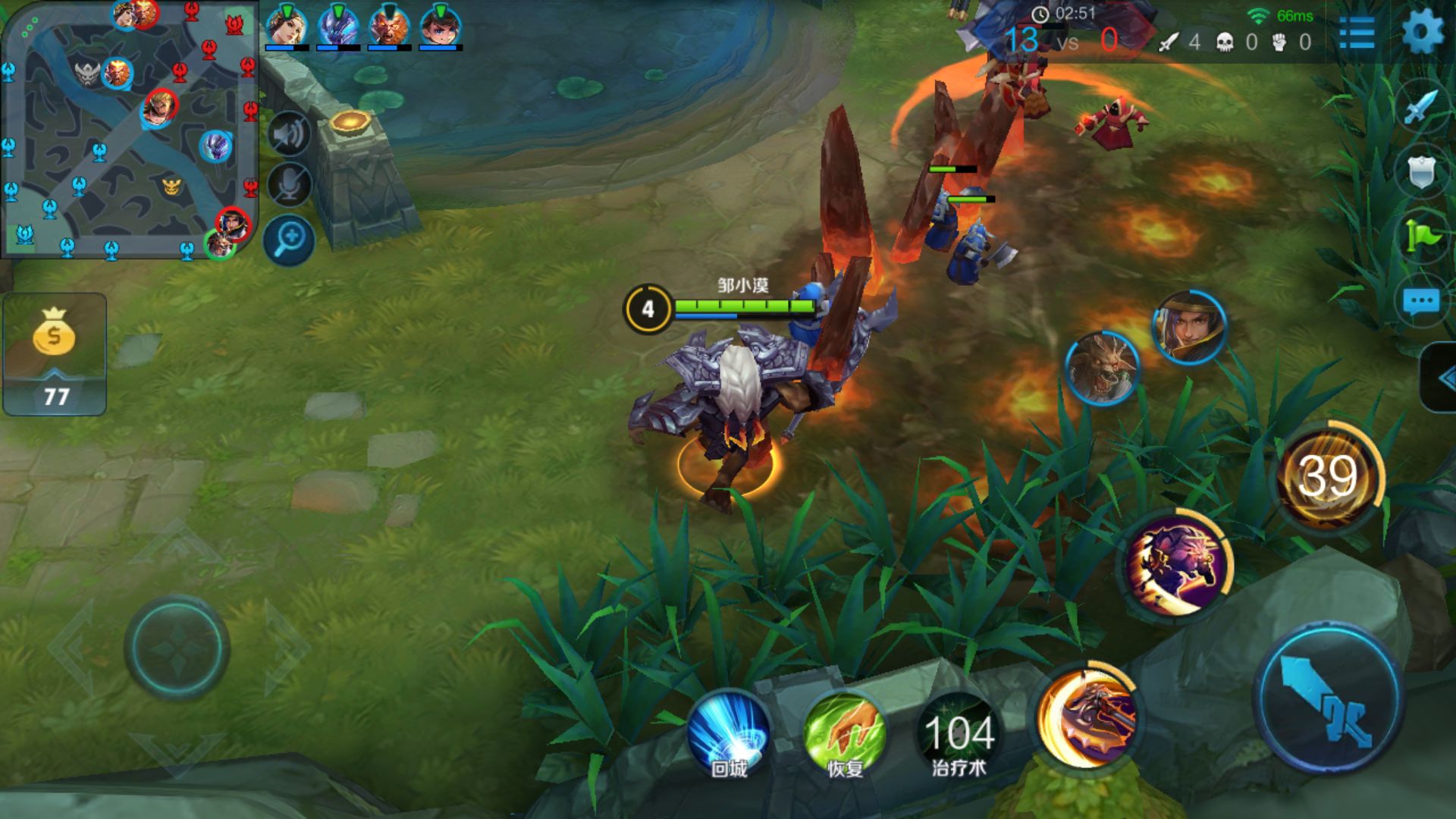
Task: Use the purple beast second skill
Action: pyautogui.click(x=1176, y=564)
